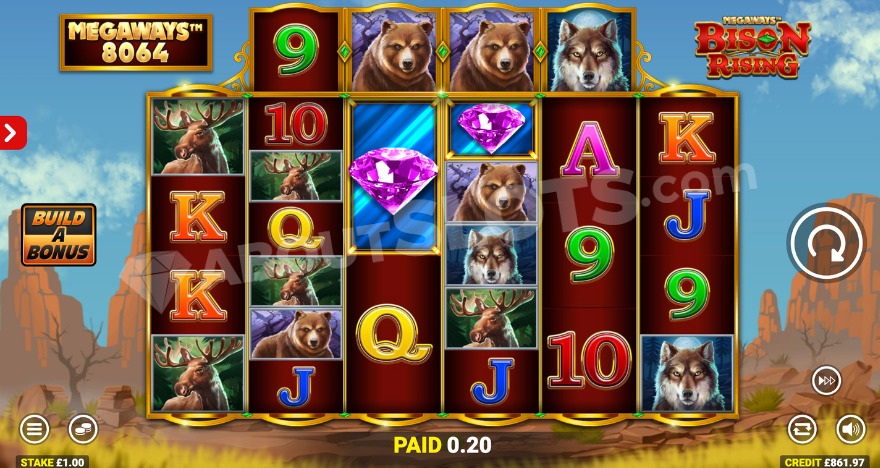Open the autoplay settings

(x=802, y=429)
